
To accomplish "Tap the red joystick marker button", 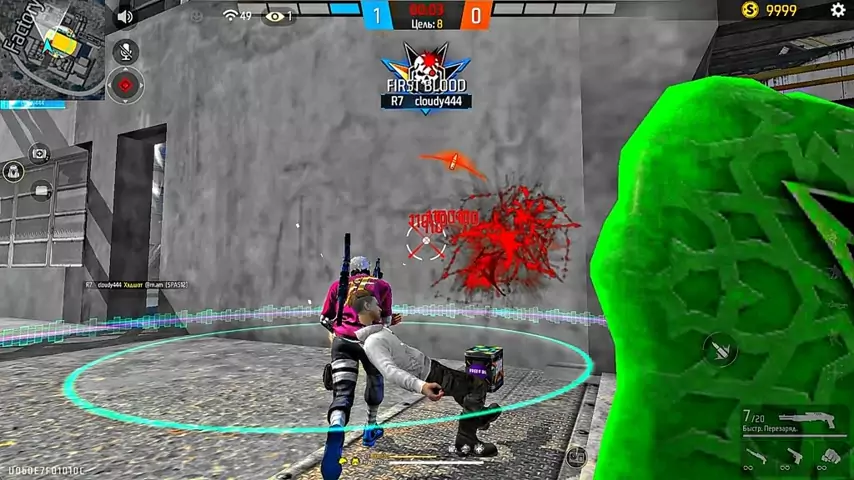I will (125, 86).
